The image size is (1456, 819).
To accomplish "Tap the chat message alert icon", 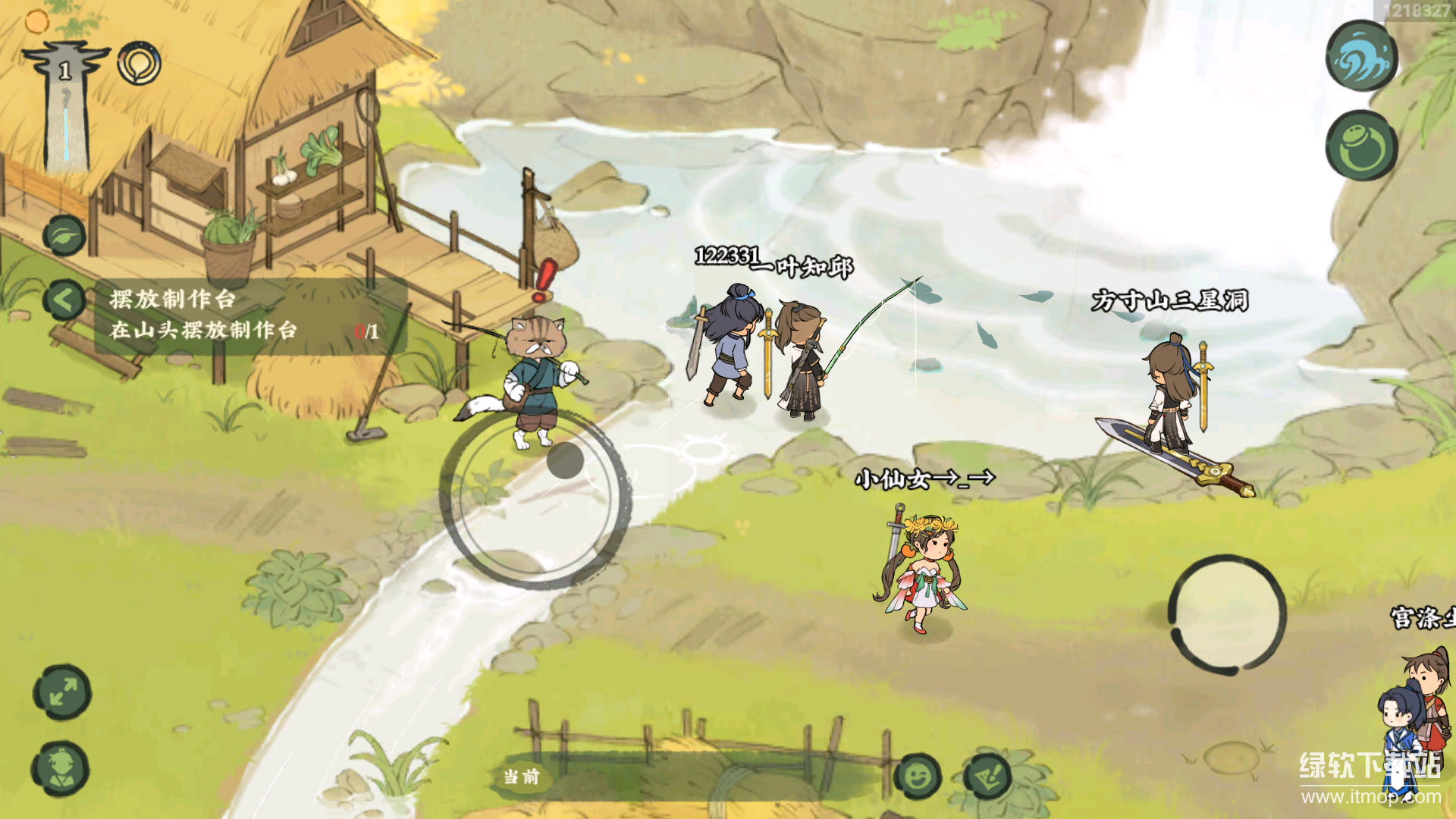I will coord(987,777).
